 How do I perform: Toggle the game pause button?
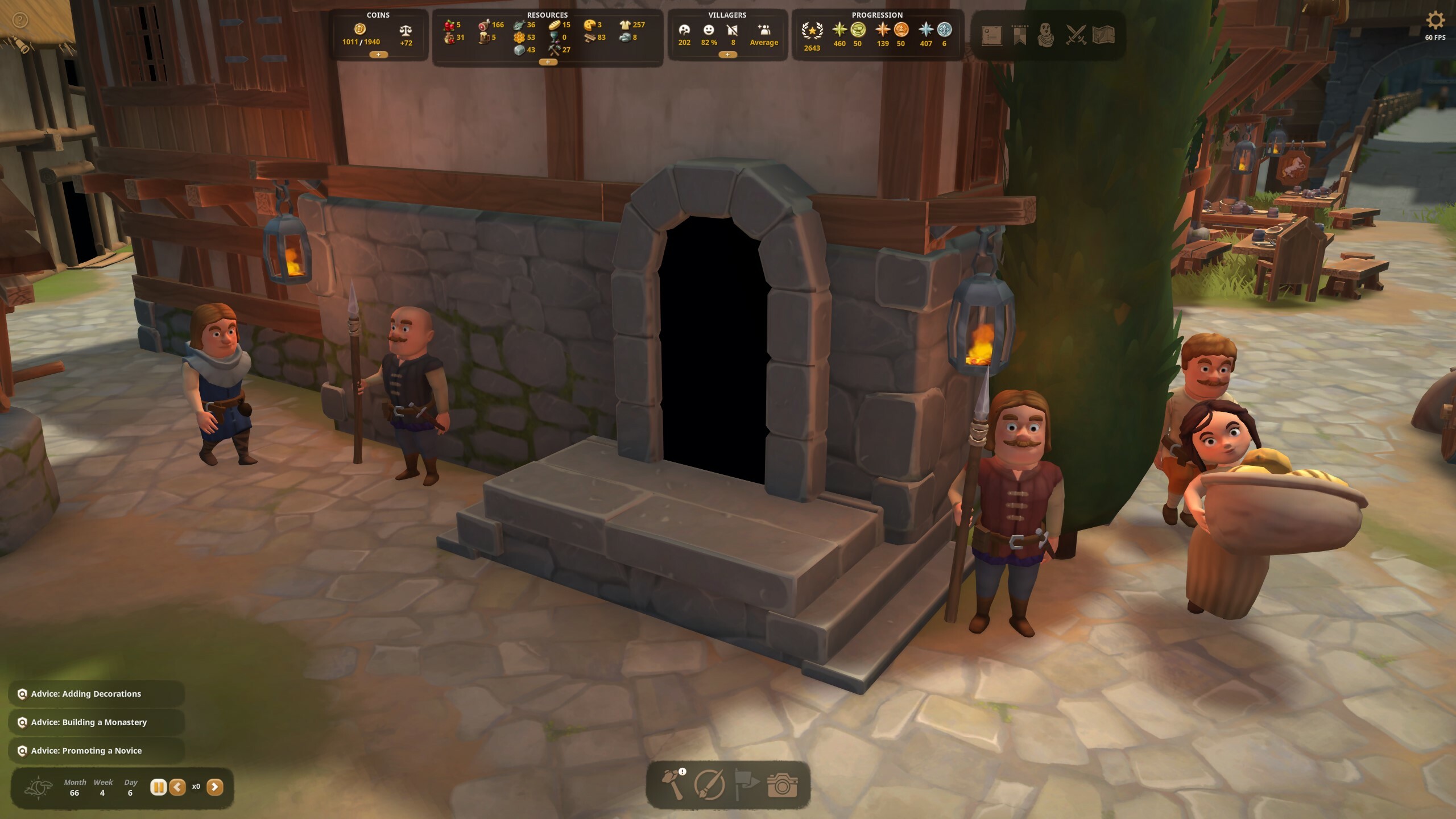tap(158, 787)
